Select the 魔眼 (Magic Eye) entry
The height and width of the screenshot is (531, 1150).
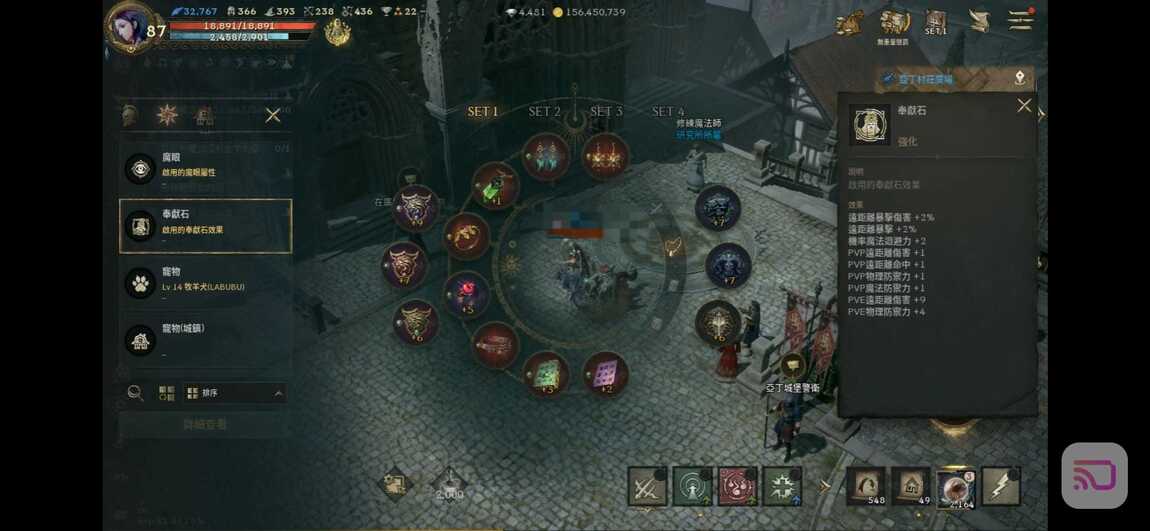205,166
